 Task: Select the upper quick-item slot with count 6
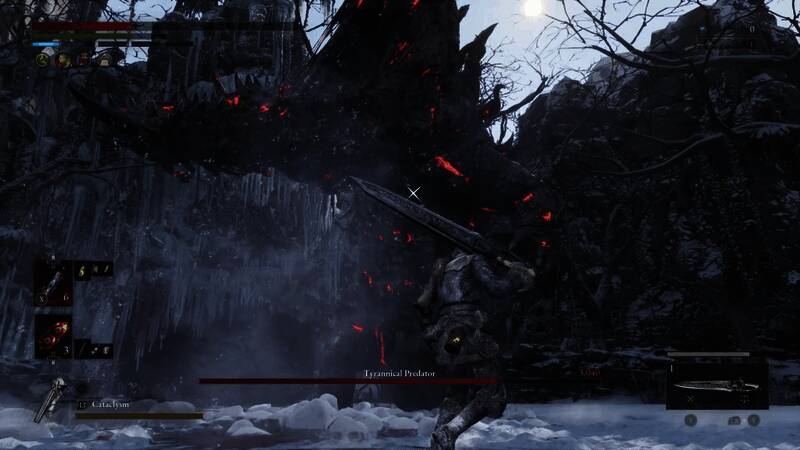point(51,282)
